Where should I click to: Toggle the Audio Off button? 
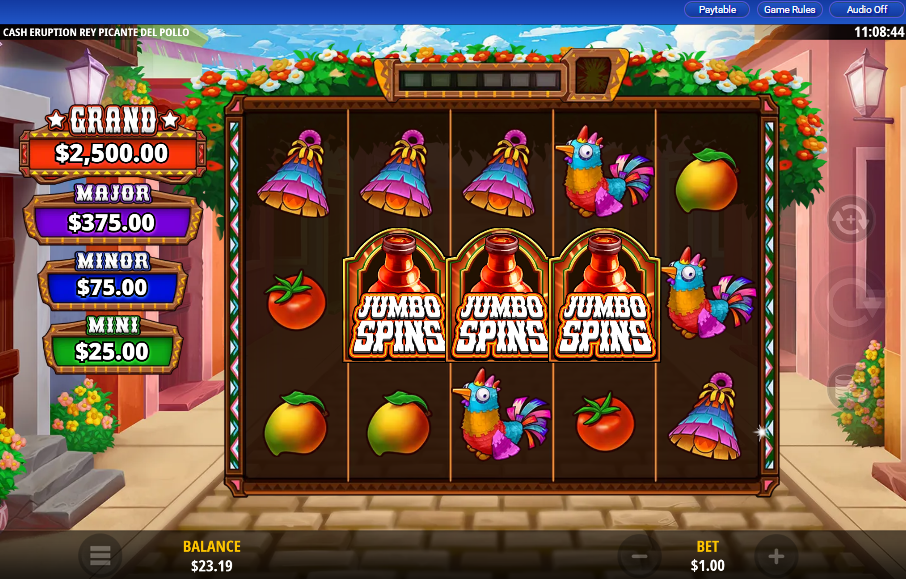pyautogui.click(x=866, y=9)
